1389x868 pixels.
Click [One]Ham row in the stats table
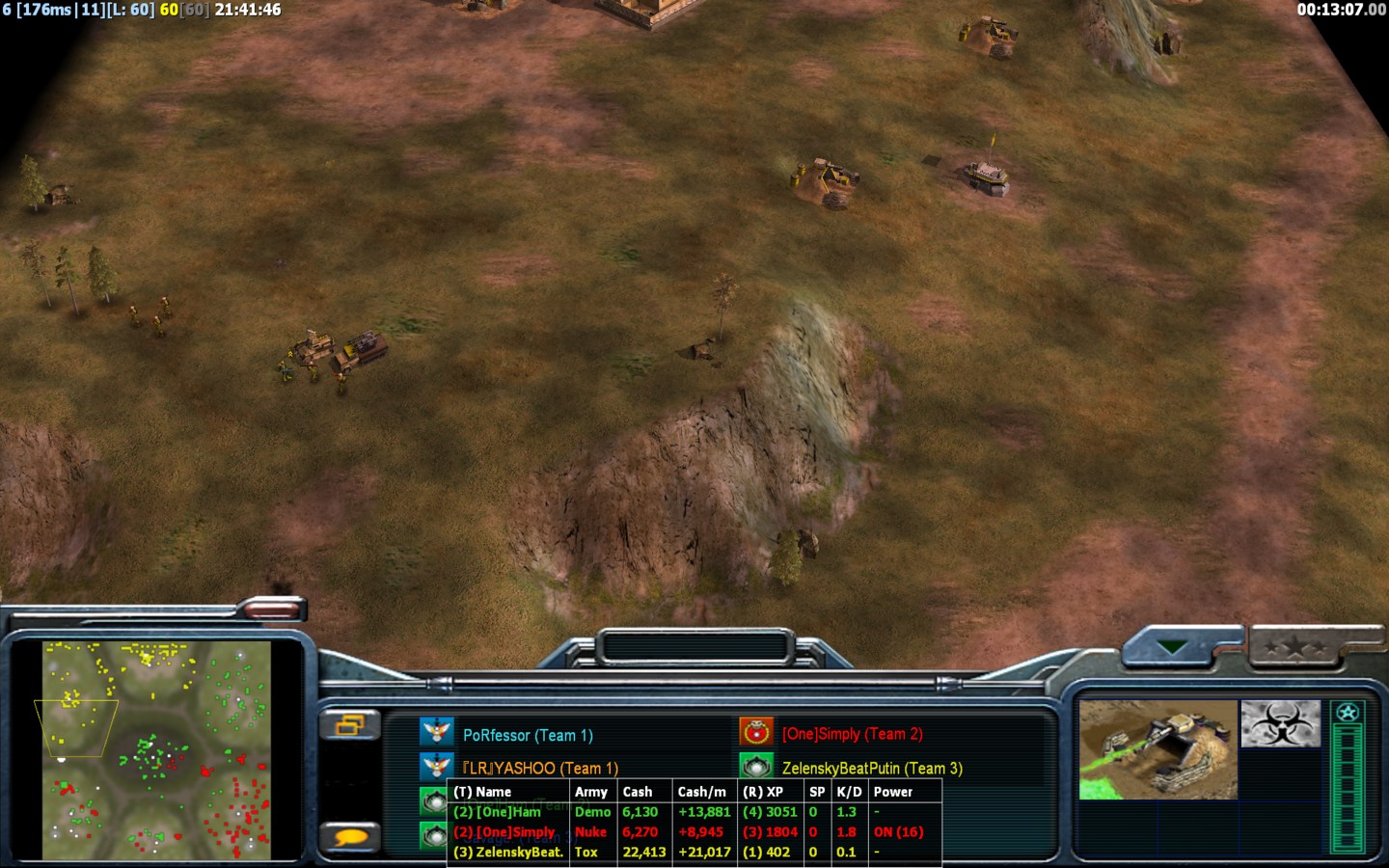[511, 812]
